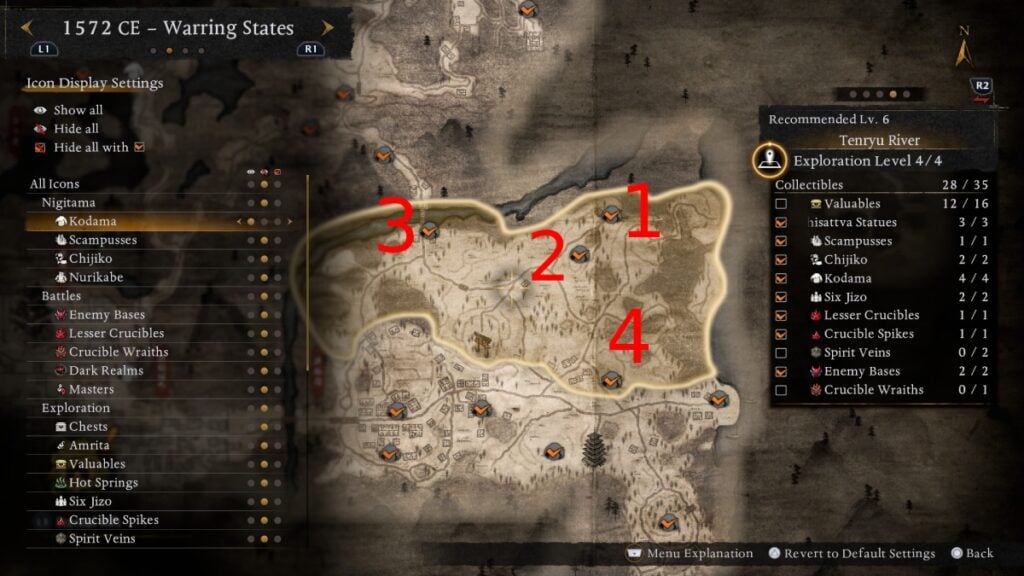Viewport: 1024px width, 576px height.
Task: Select the Amrita icon filter
Action: click(x=89, y=445)
